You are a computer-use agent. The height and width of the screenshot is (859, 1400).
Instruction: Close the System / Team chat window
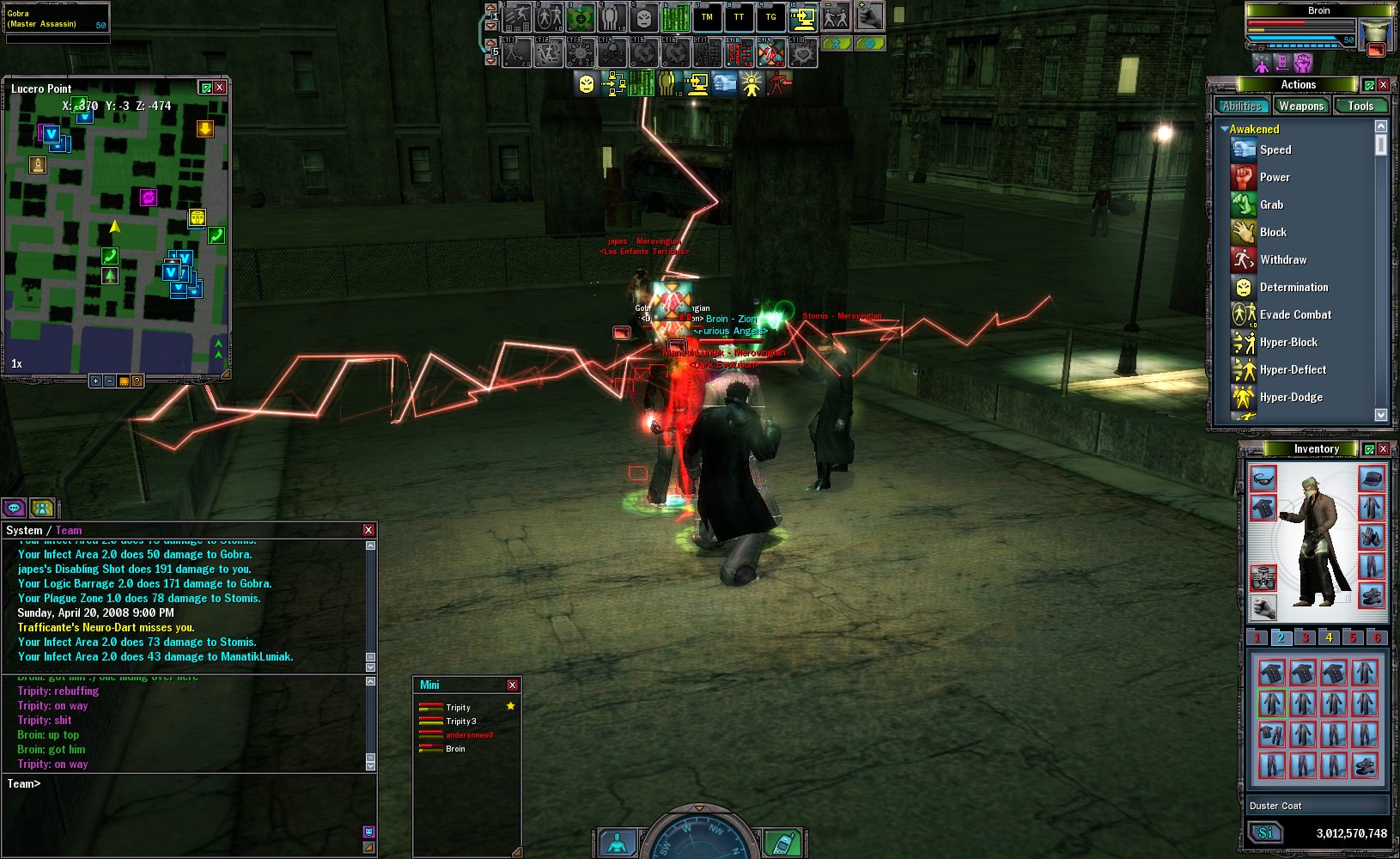(368, 530)
